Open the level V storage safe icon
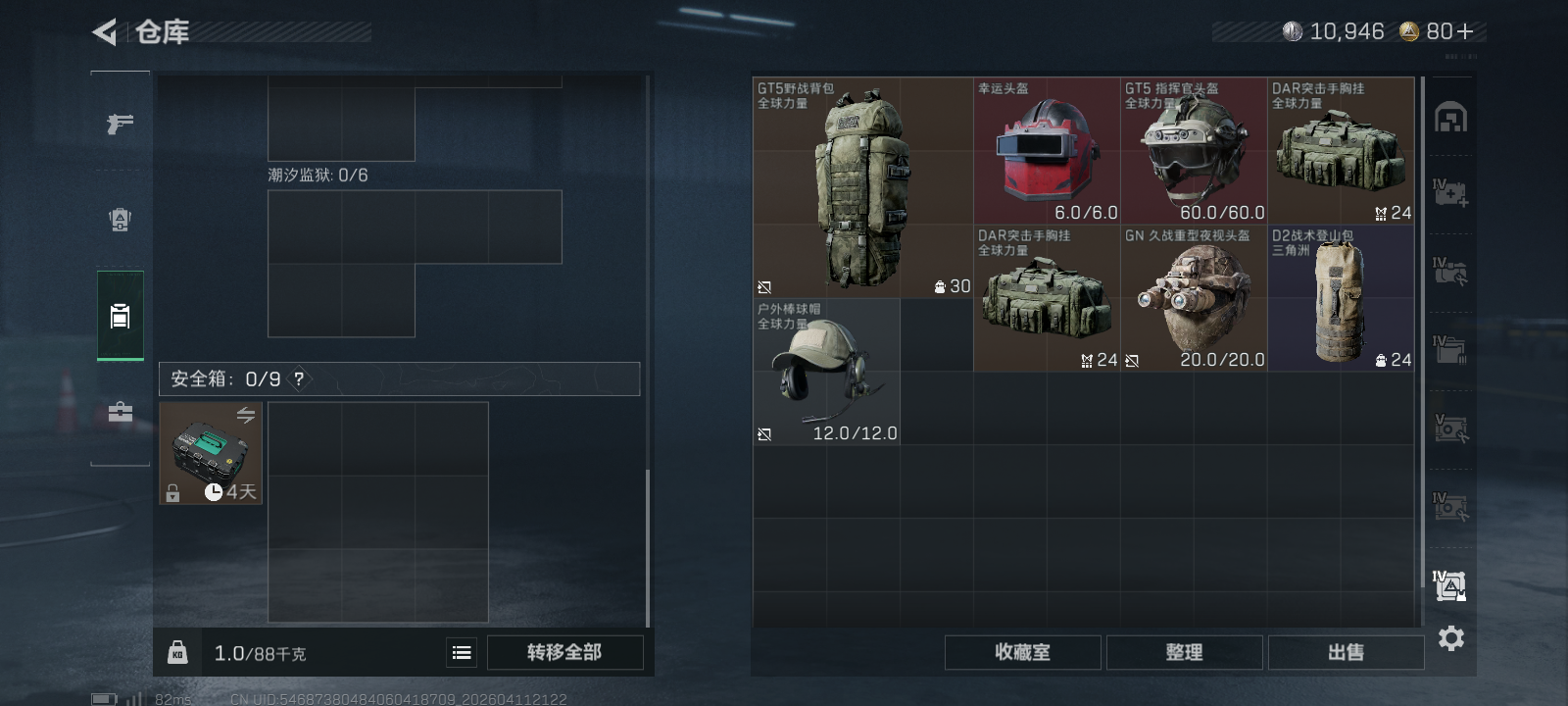The width and height of the screenshot is (1568, 706). tap(1451, 429)
